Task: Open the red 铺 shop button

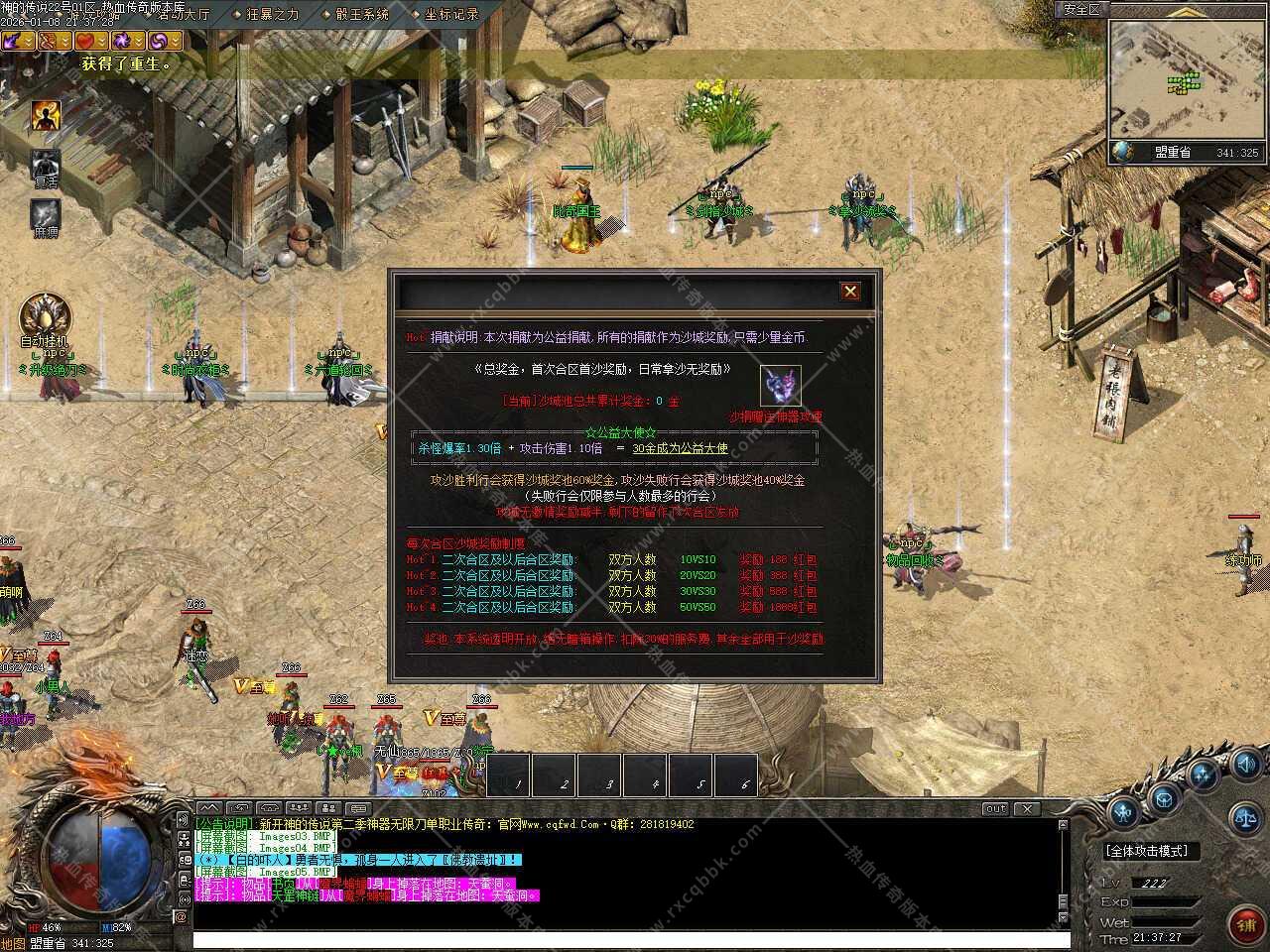Action: coord(1246,924)
